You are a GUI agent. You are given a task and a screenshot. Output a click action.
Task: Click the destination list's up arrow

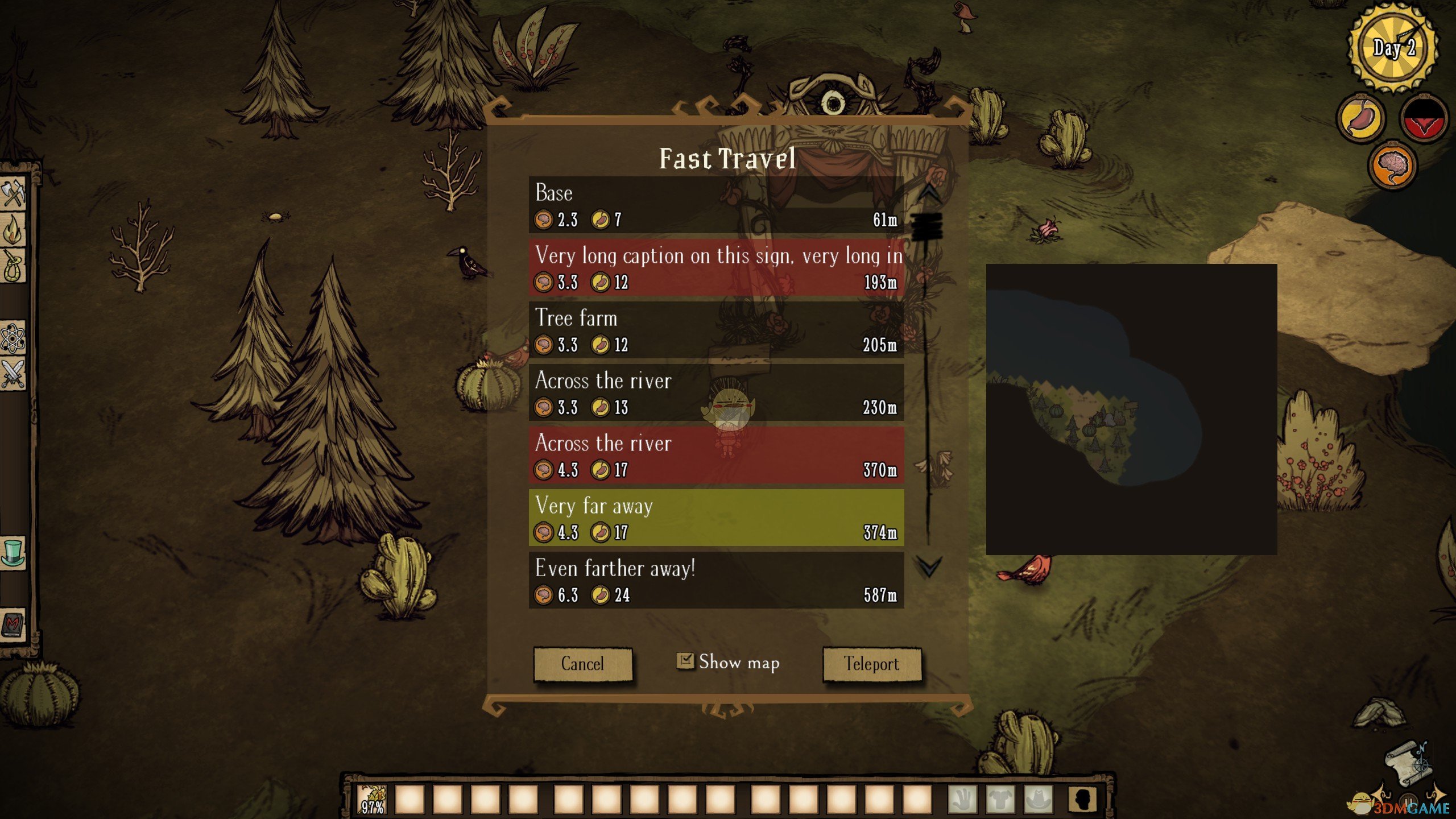click(929, 192)
